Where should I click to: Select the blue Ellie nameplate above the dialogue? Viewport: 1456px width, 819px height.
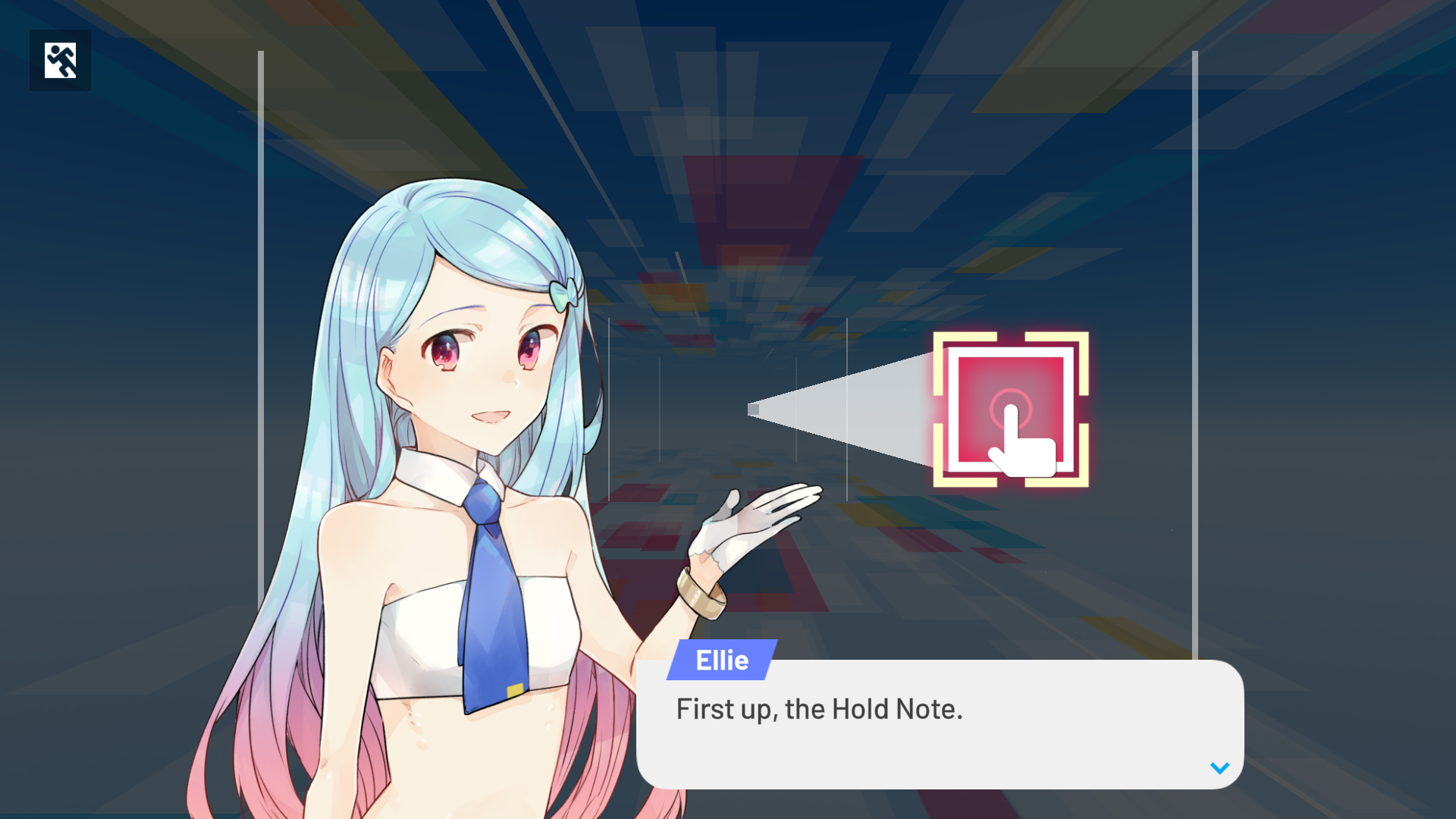point(722,660)
